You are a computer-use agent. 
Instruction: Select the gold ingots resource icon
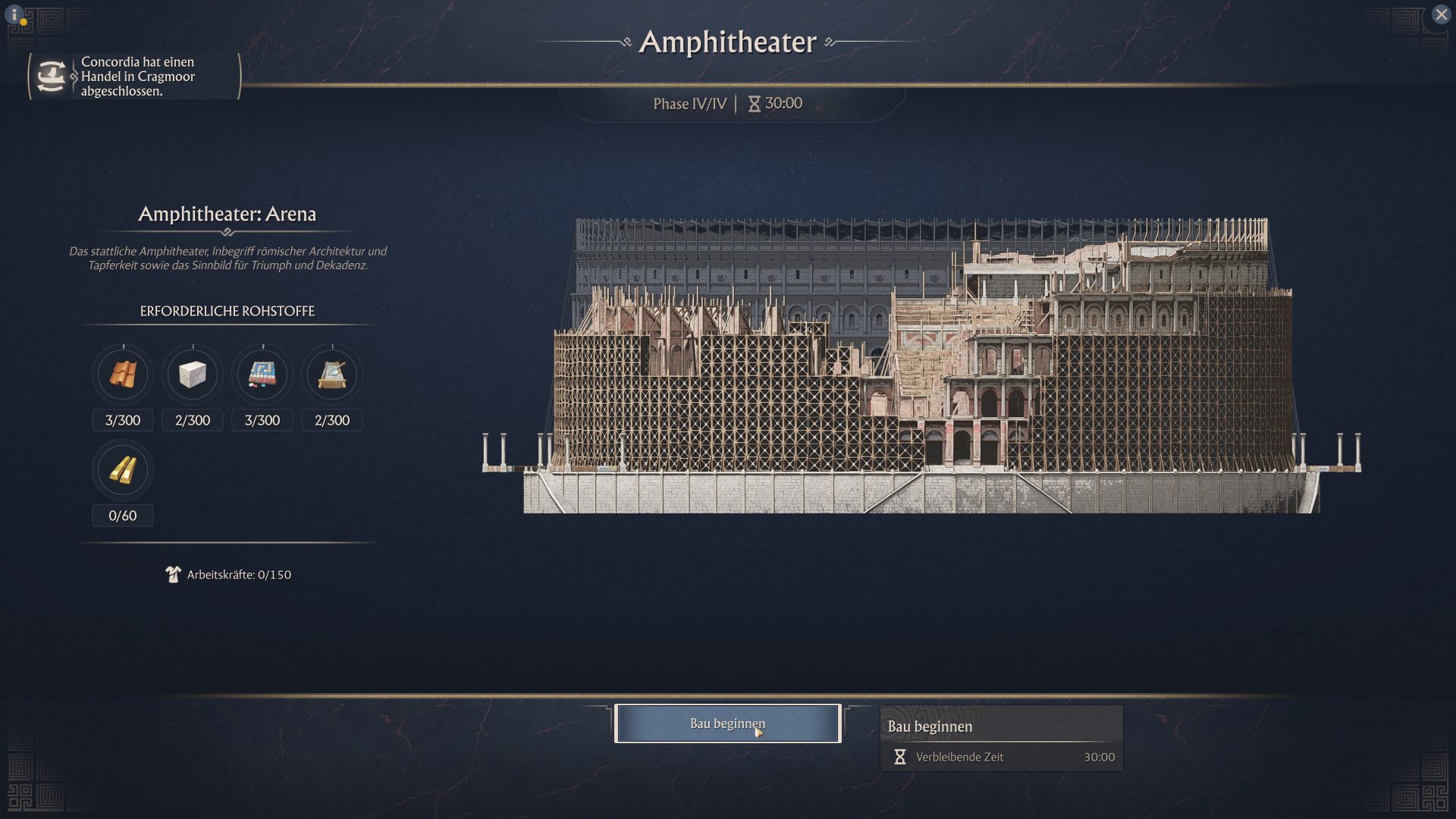click(x=123, y=470)
